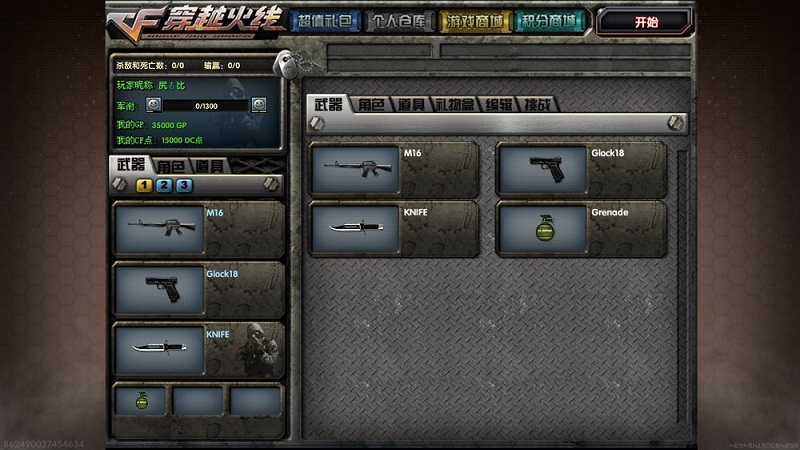Switch to the 编辑 edit tab
The height and width of the screenshot is (450, 800).
(x=499, y=104)
